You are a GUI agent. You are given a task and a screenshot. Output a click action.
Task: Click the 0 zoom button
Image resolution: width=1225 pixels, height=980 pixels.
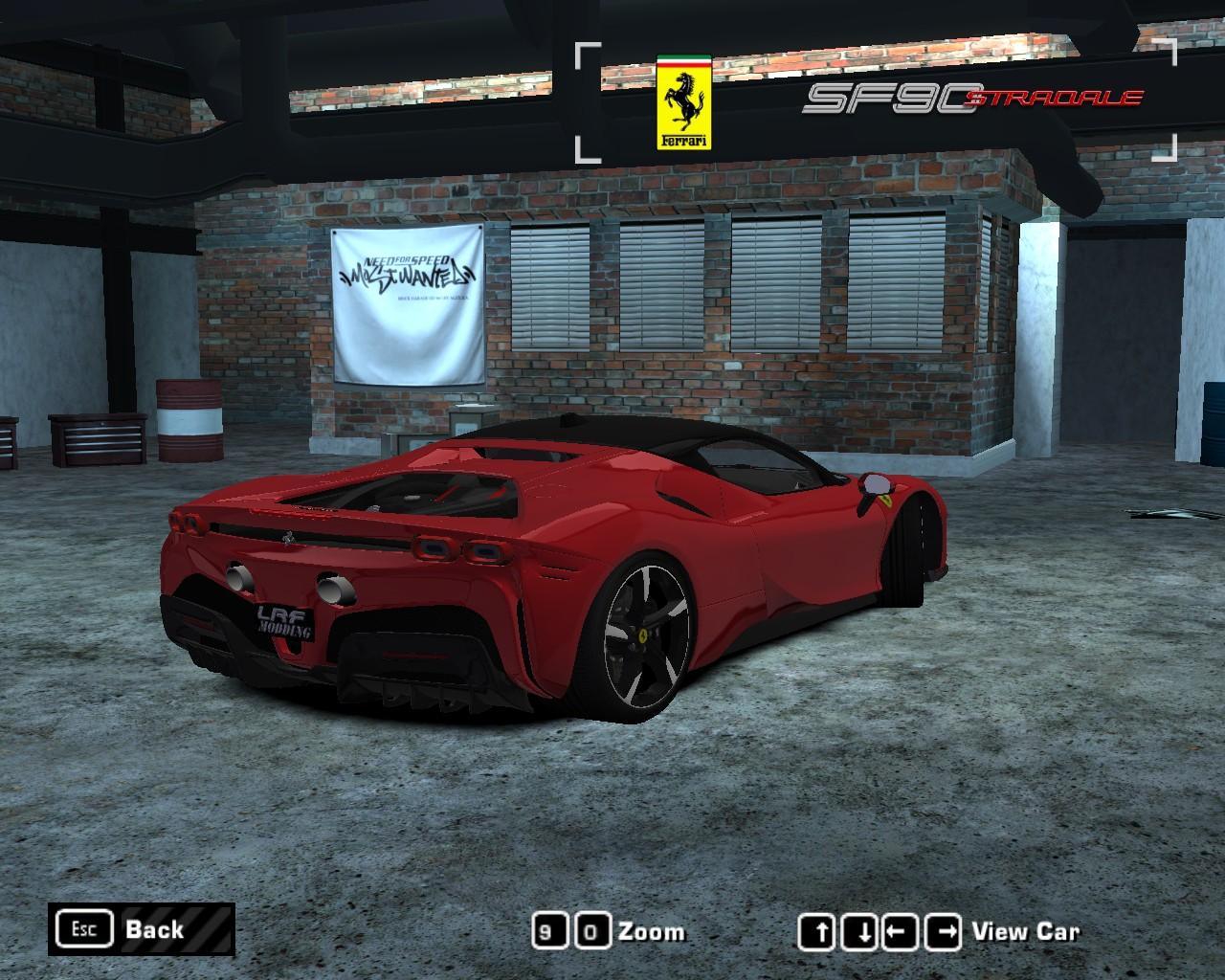[593, 932]
